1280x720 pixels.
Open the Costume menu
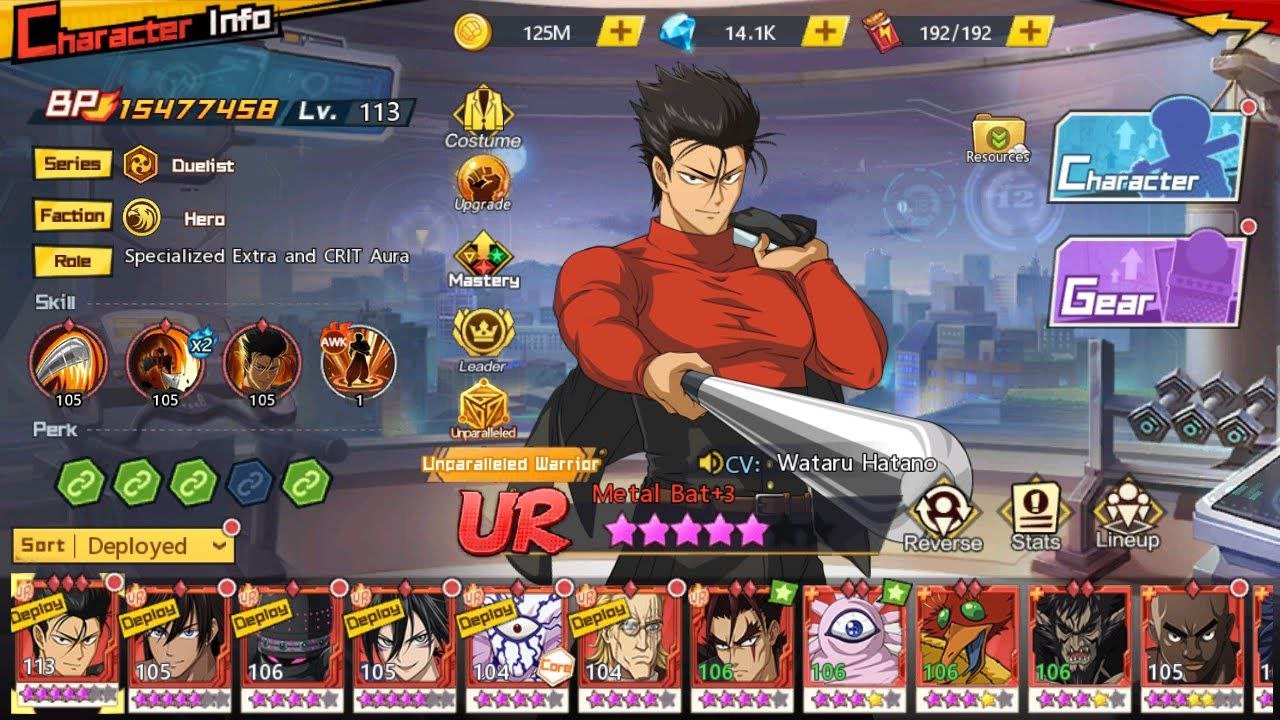pos(483,116)
